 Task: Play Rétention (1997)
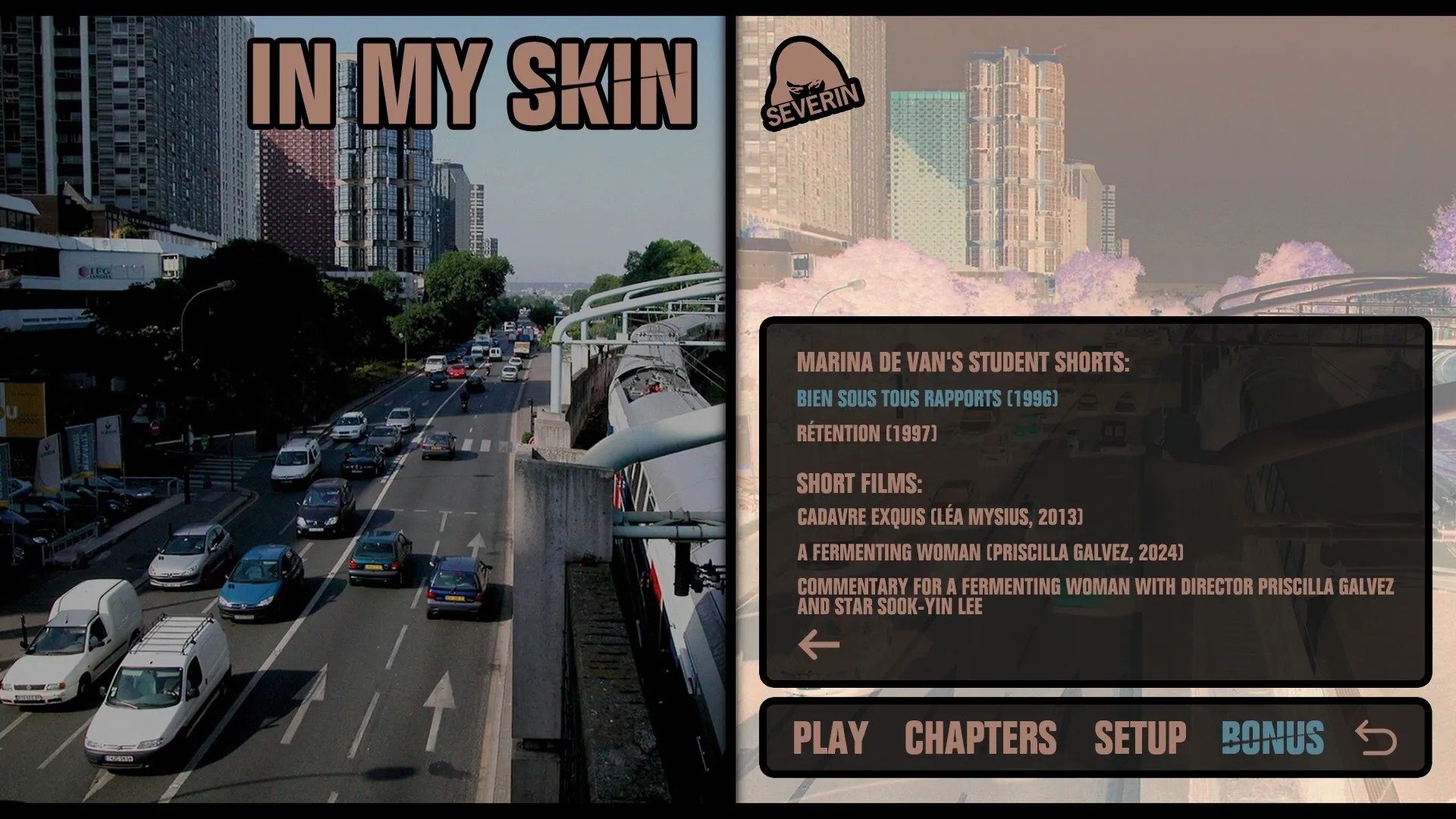pyautogui.click(x=868, y=435)
